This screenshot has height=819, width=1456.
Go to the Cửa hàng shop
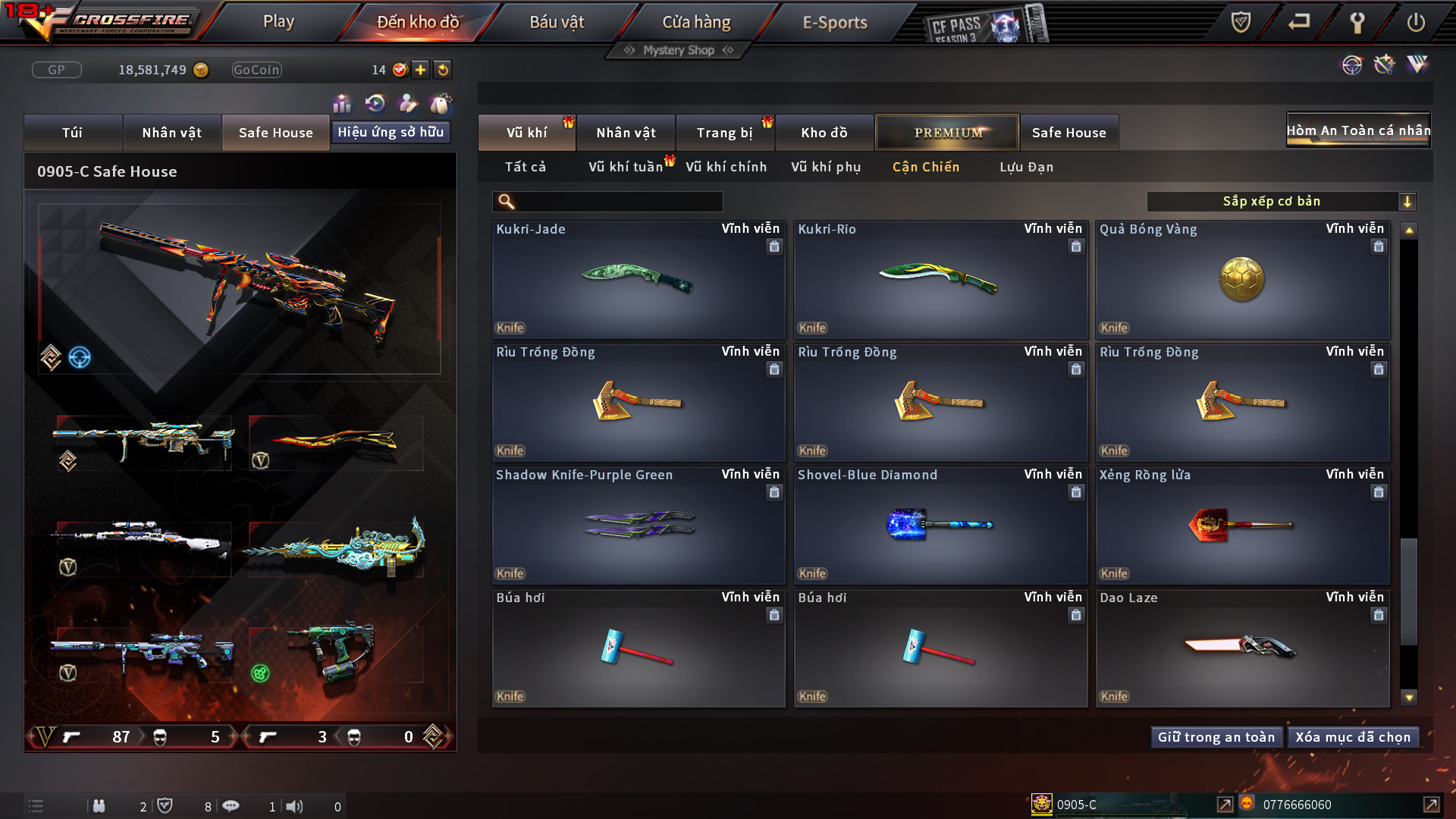click(696, 23)
